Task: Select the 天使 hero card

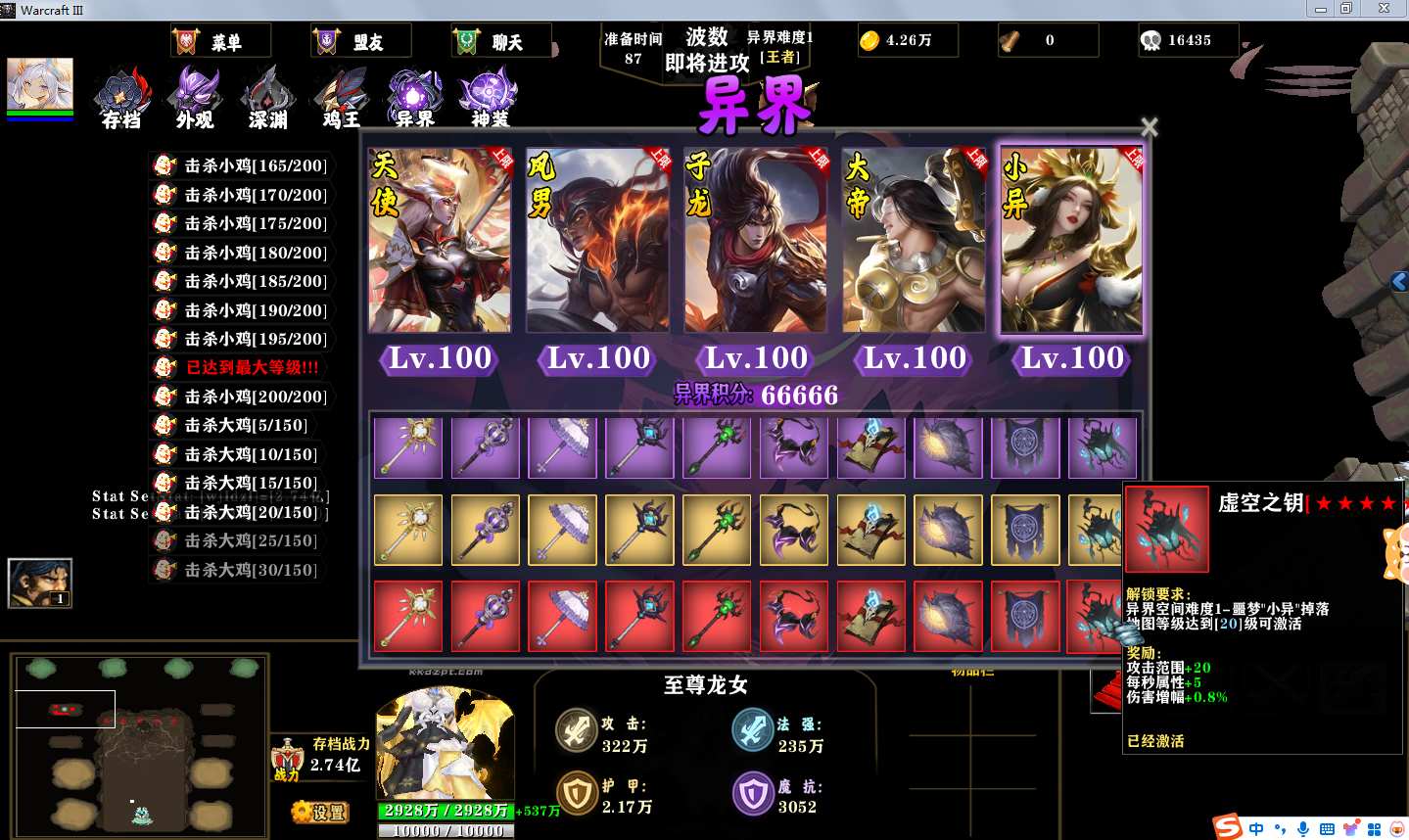Action: coord(440,241)
